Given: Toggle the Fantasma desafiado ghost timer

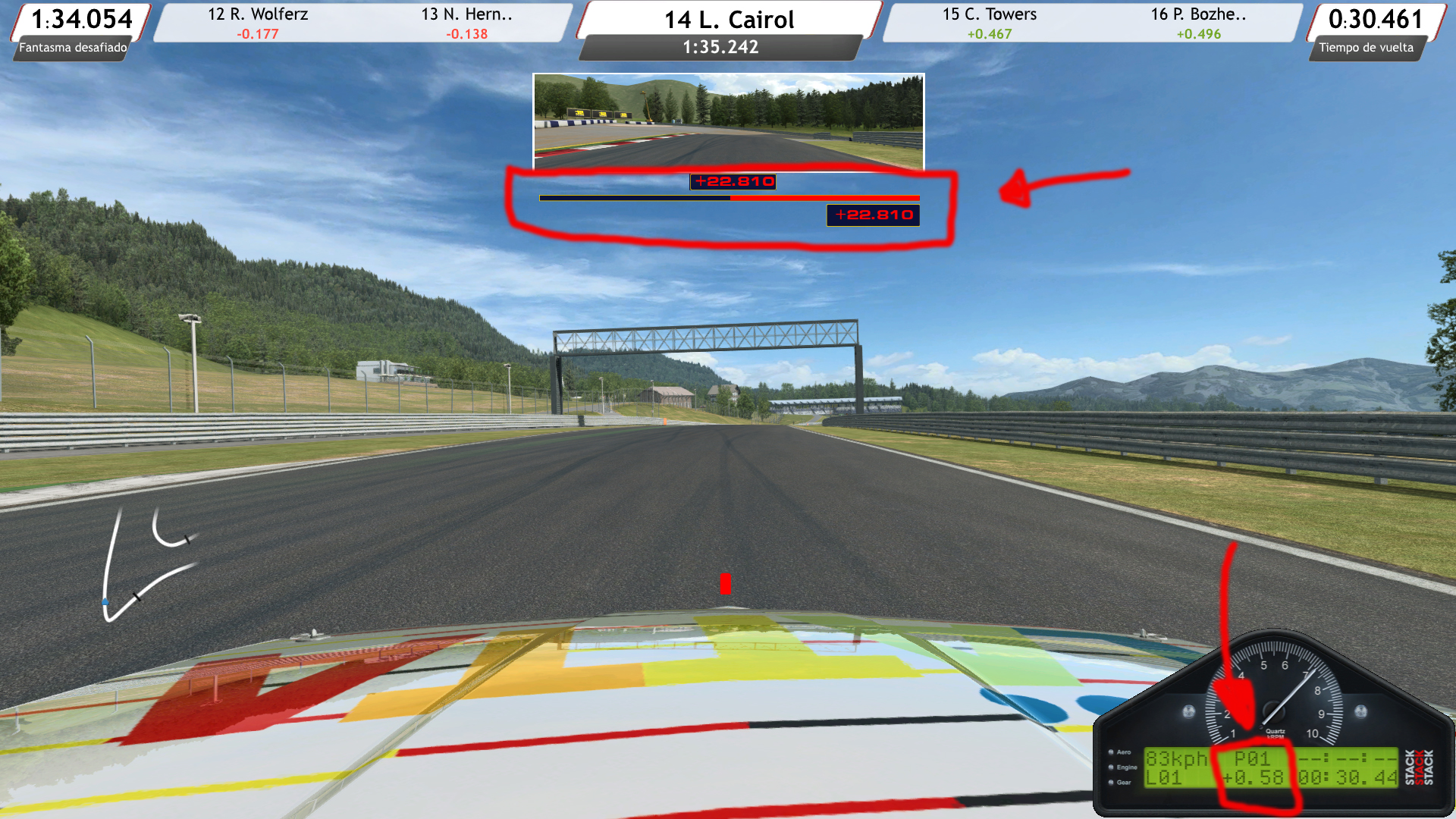Looking at the screenshot, I should click(72, 49).
